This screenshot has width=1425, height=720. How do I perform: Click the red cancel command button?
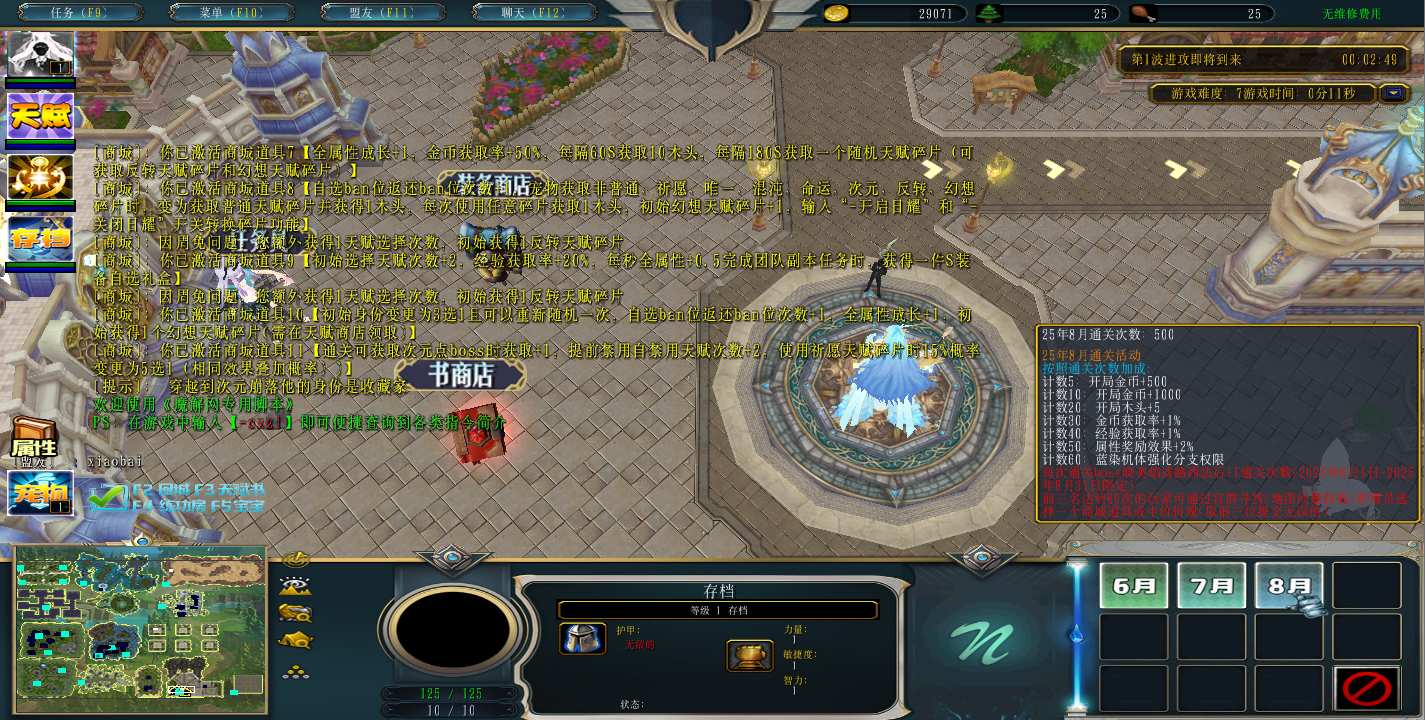coord(1366,689)
